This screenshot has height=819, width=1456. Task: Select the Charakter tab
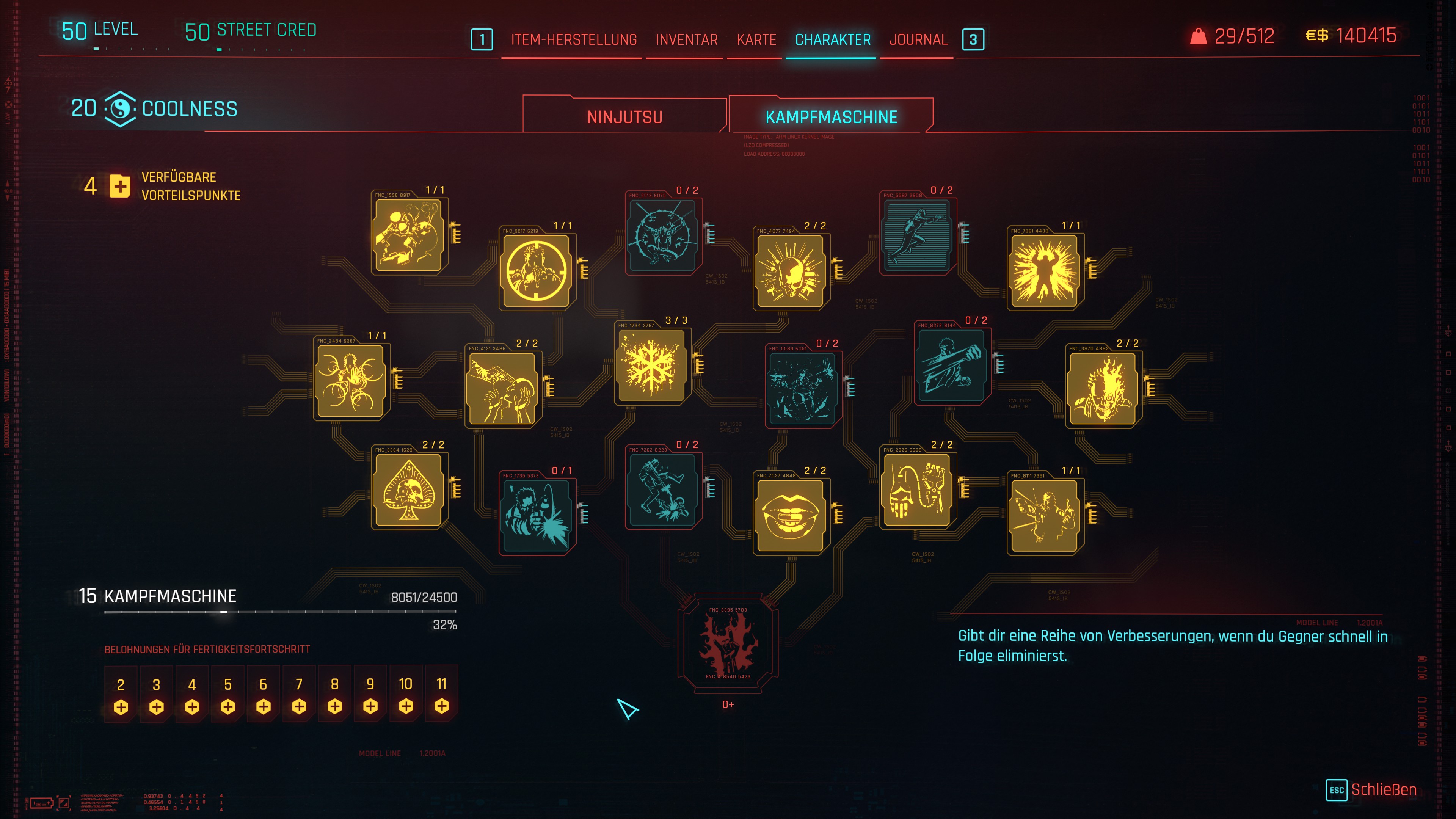tap(833, 39)
